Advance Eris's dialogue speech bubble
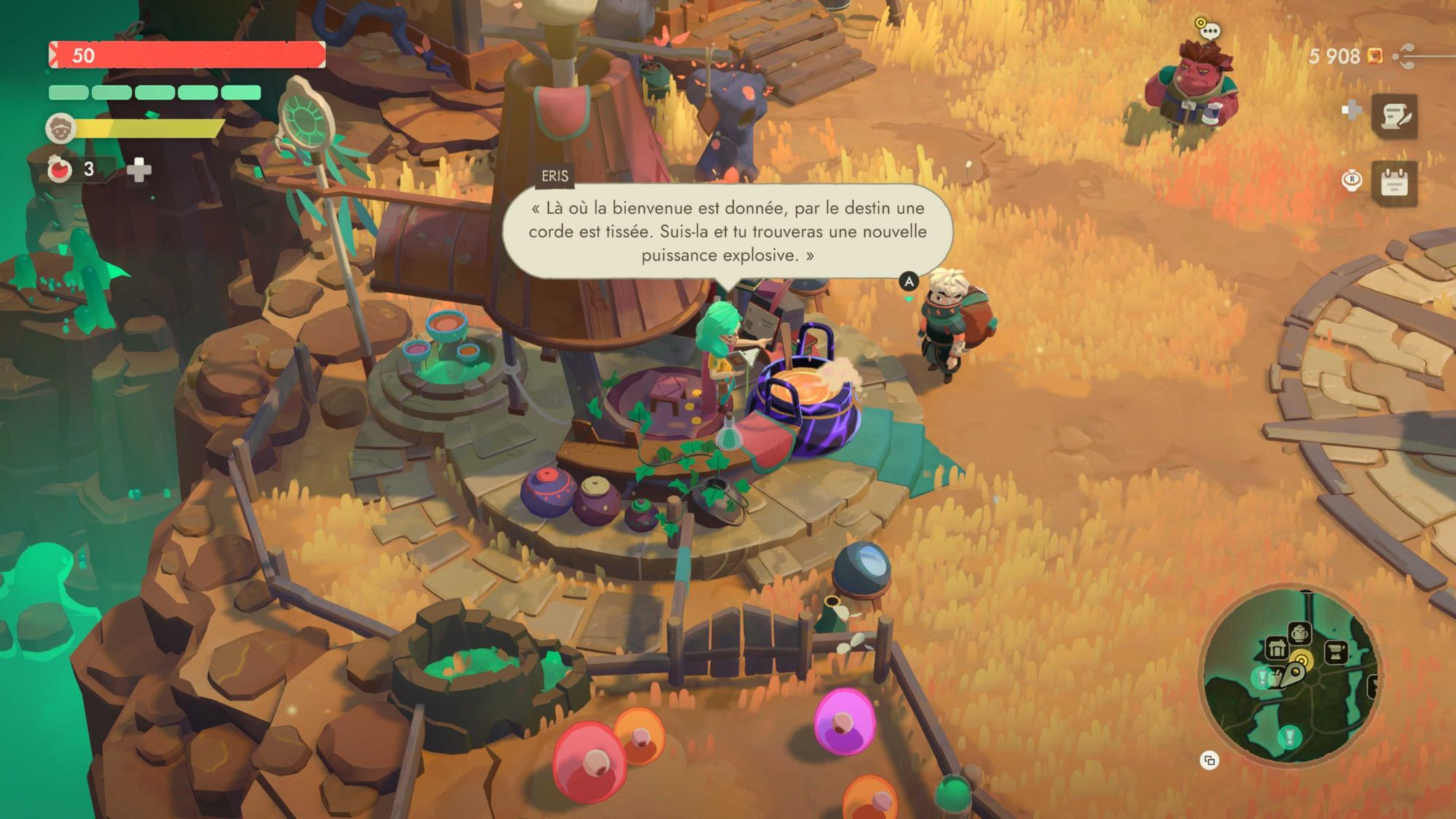The image size is (1456, 819). point(727,232)
